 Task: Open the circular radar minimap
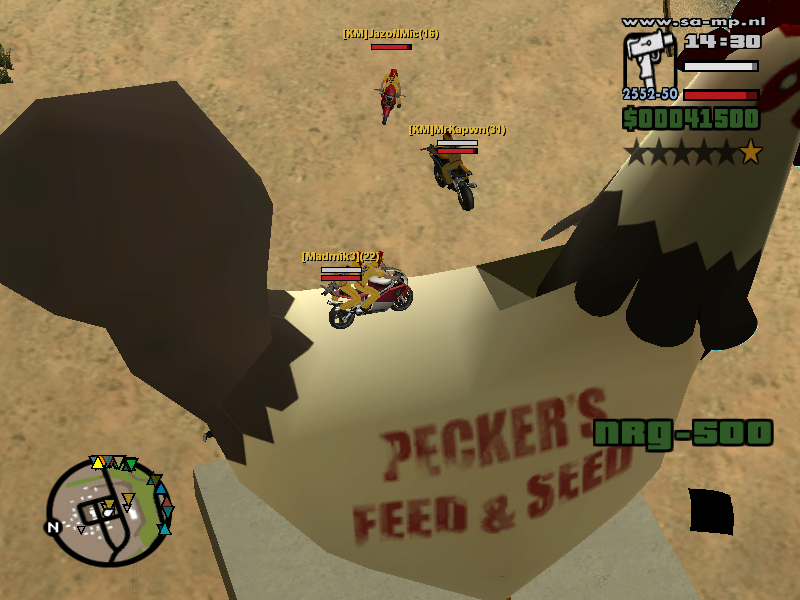click(109, 510)
